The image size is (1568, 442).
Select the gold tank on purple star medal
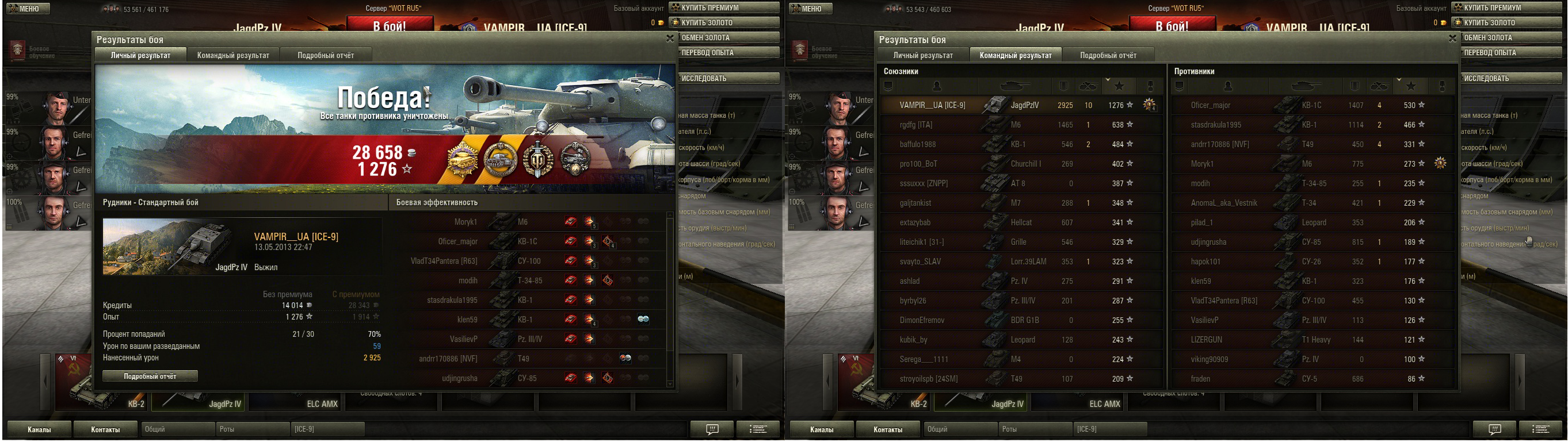pos(463,159)
